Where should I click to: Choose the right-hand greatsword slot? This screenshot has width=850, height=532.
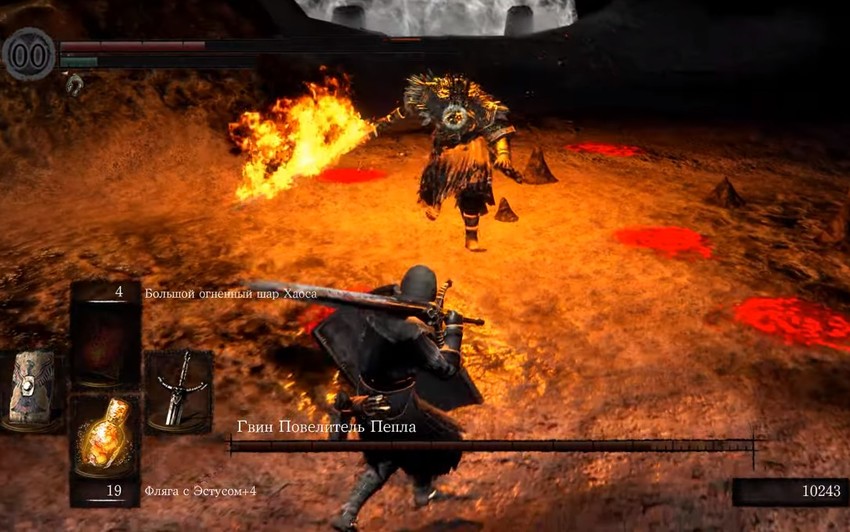178,390
